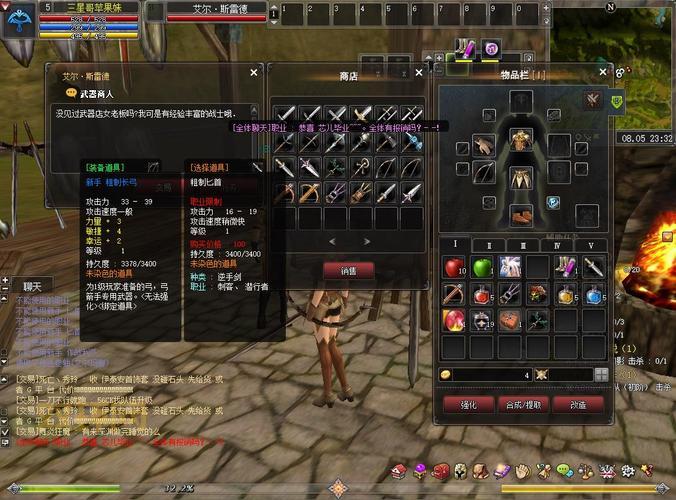Screen dimensions: 676x500
Task: Open the 强化 enhancement function
Action: (x=466, y=404)
